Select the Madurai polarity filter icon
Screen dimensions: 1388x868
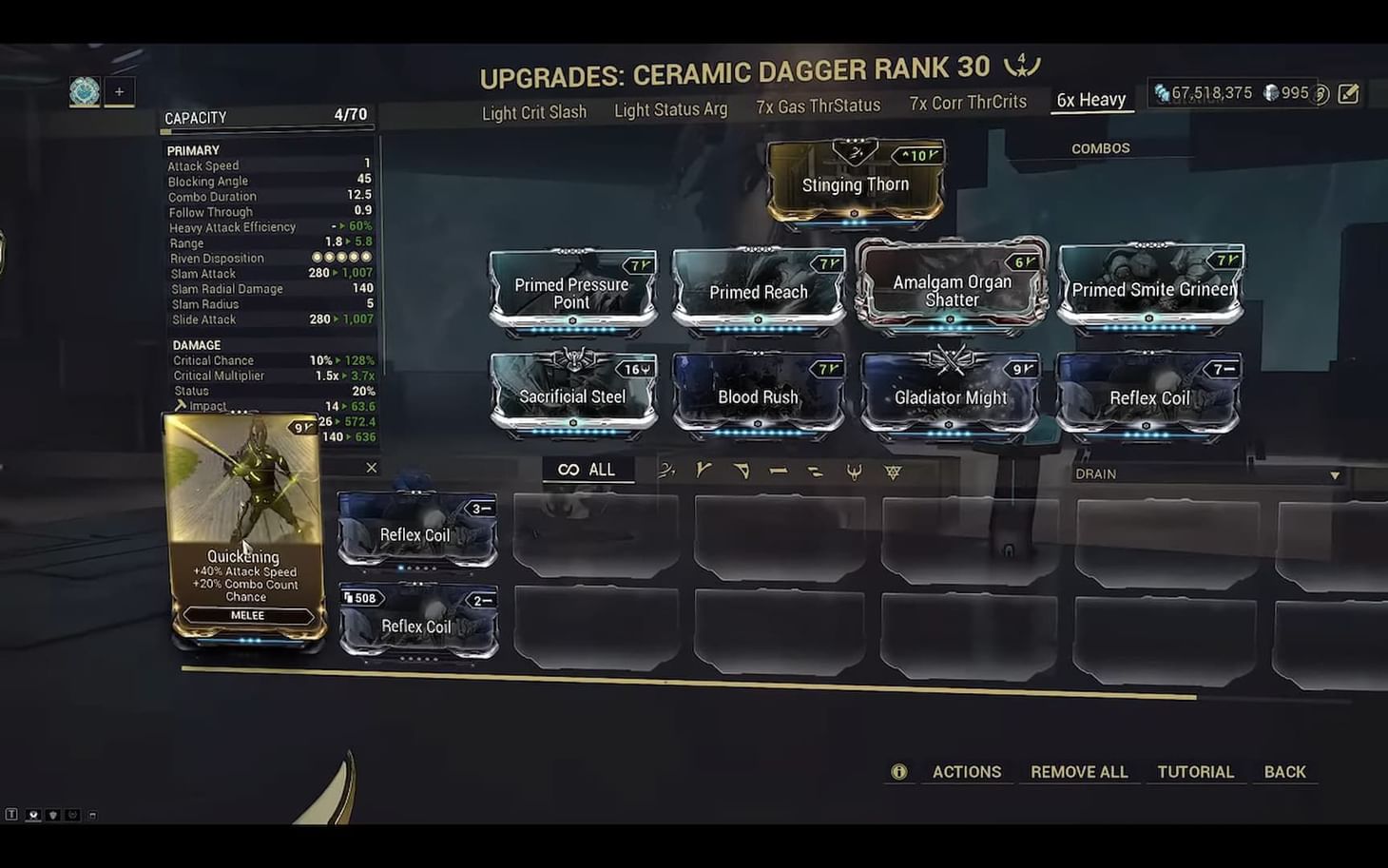702,470
